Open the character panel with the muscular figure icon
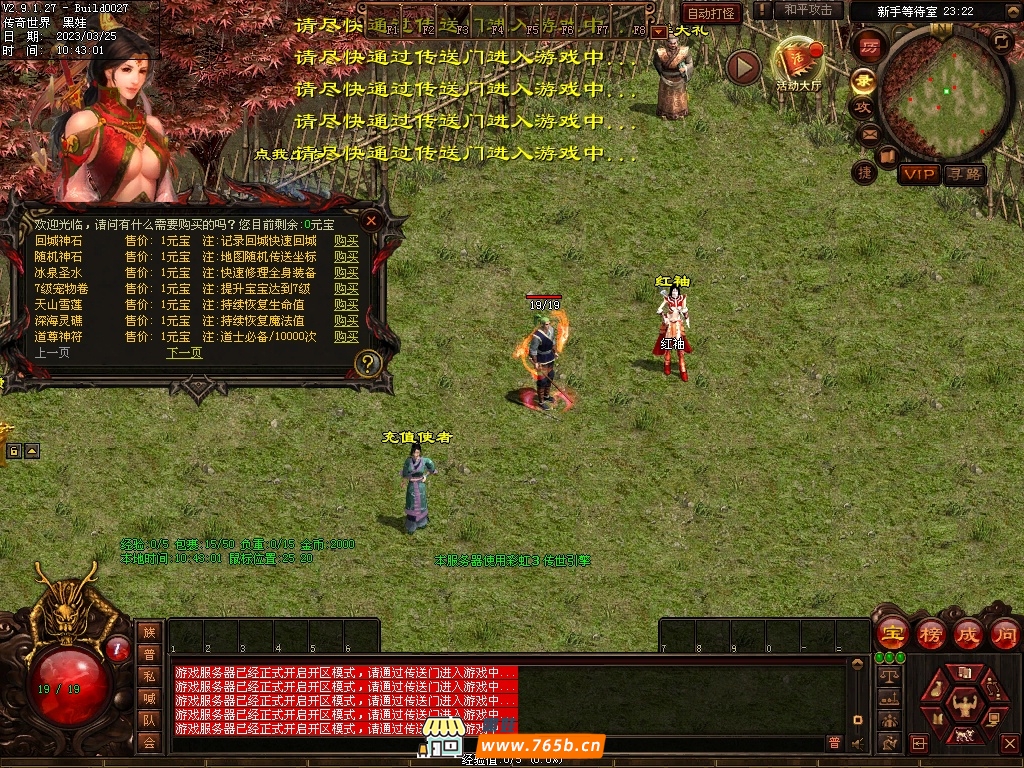Screen dimensions: 1024x768 (x=965, y=705)
